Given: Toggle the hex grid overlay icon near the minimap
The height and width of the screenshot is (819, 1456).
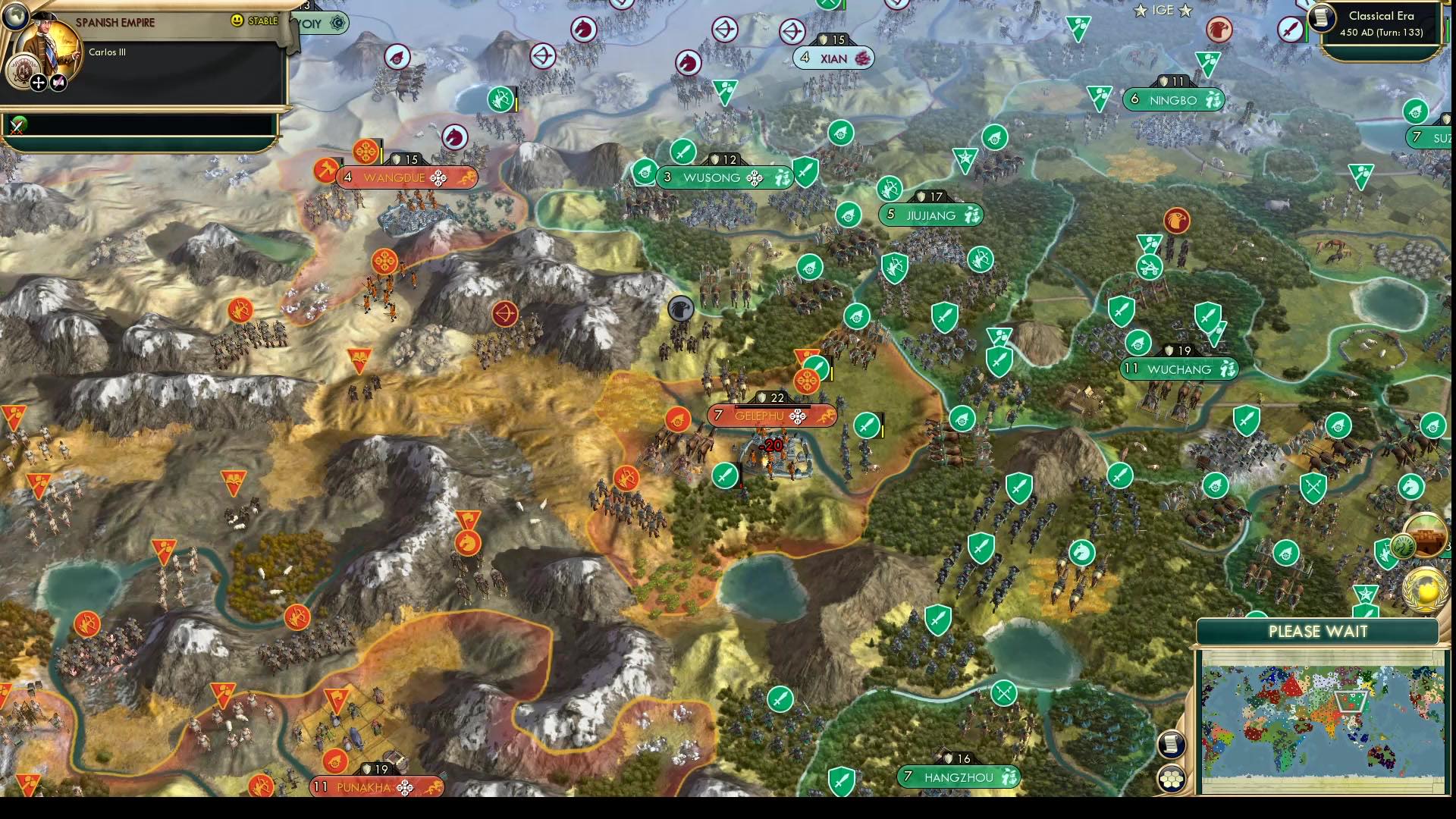Looking at the screenshot, I should (x=1171, y=778).
